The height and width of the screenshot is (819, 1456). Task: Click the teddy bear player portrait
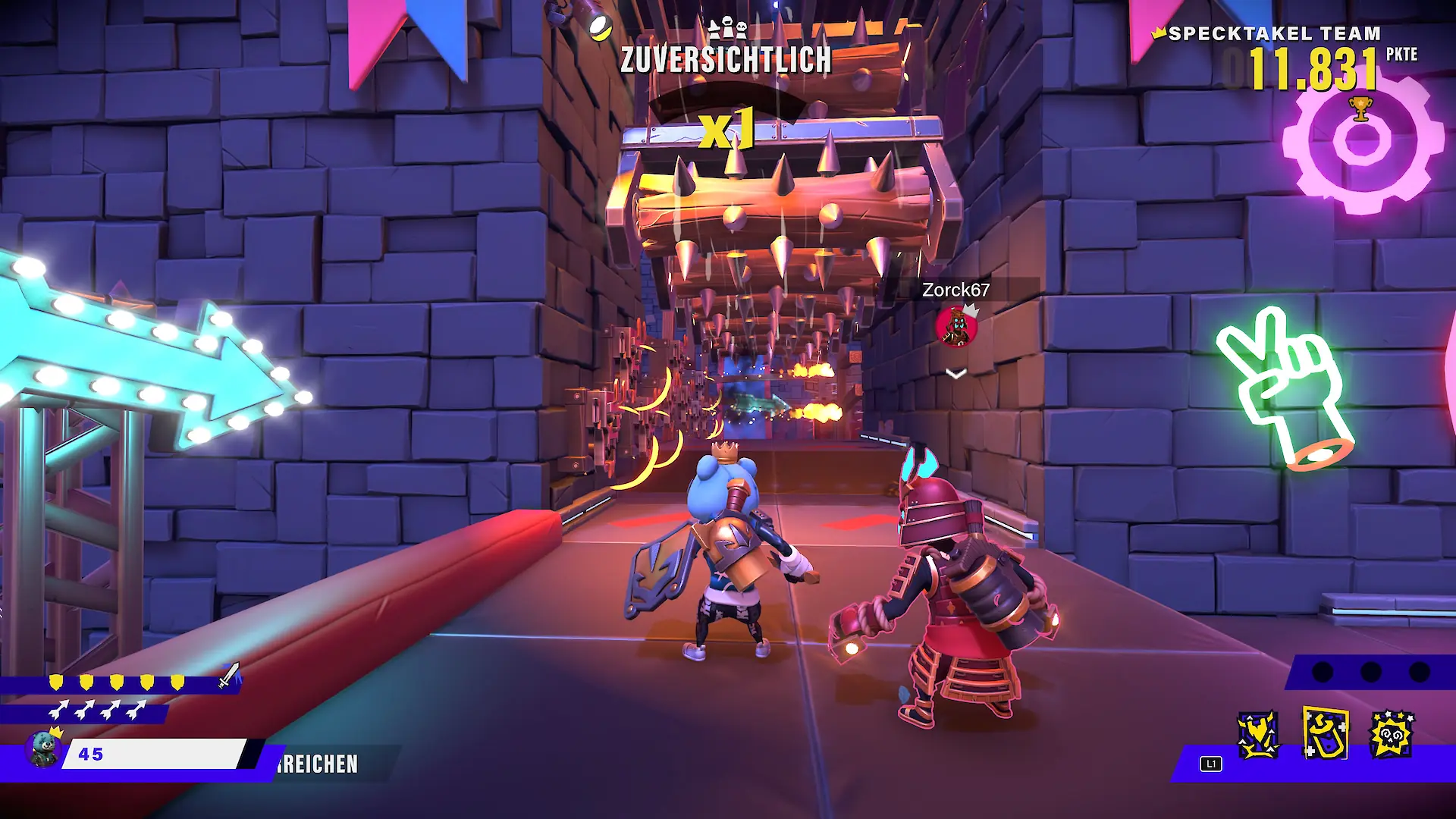43,749
